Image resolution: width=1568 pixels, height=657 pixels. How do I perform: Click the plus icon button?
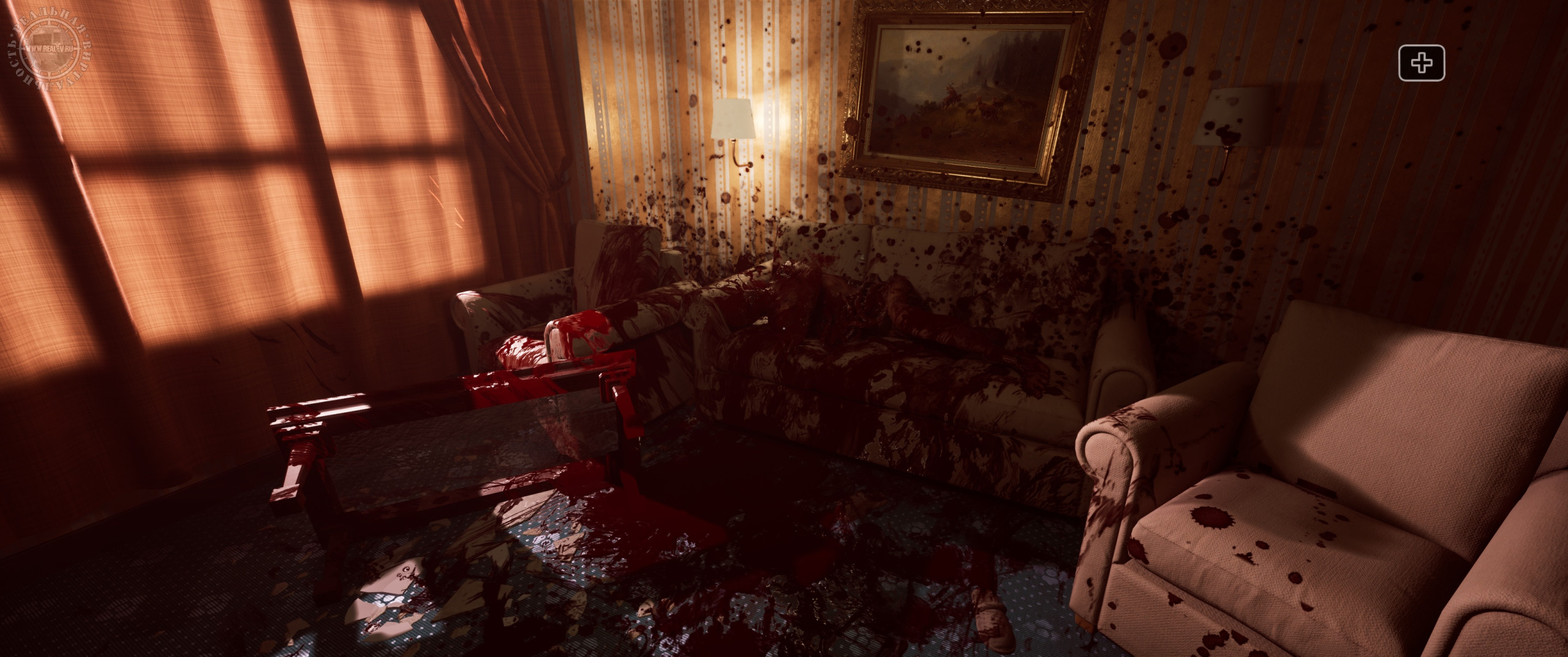coord(1422,63)
